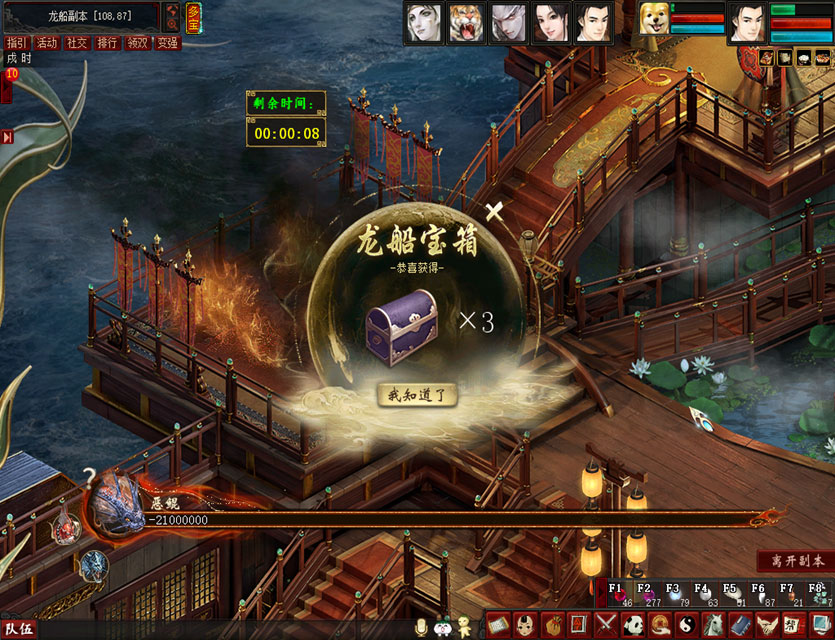Open the panda icon in bottom toolbar
This screenshot has width=835, height=640.
[x=634, y=626]
